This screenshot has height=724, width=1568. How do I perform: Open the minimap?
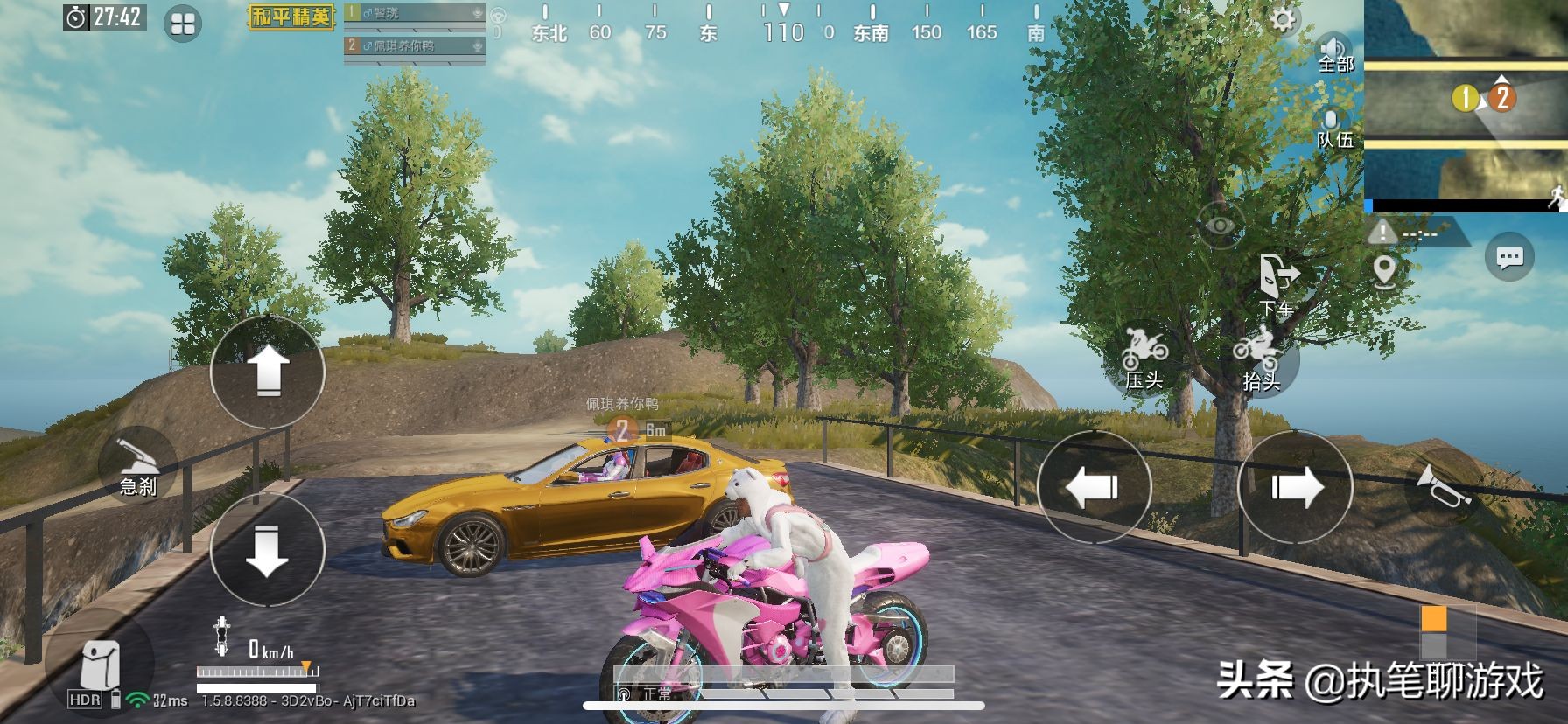[1466, 105]
